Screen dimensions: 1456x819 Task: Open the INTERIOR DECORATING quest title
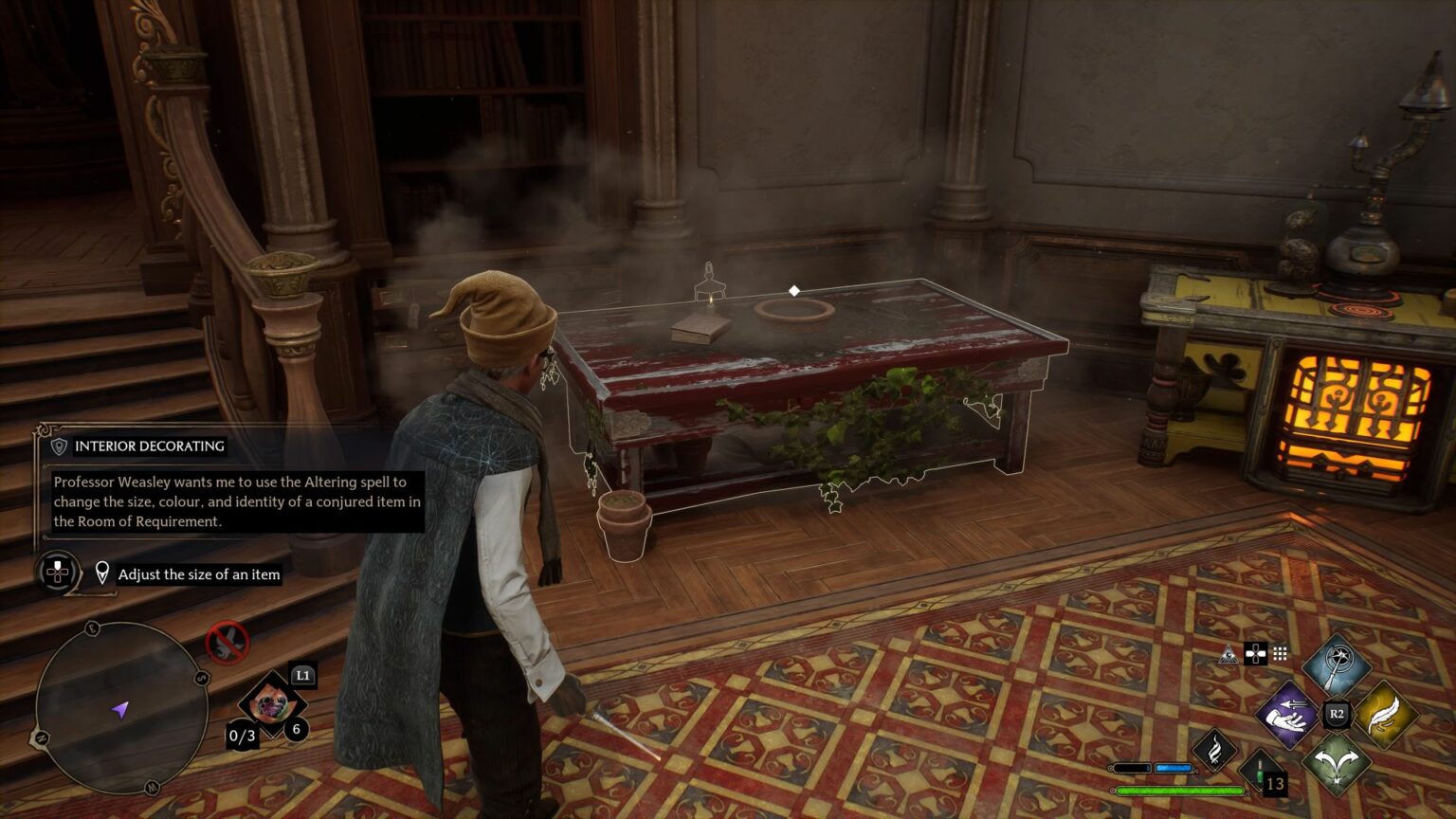tap(147, 446)
